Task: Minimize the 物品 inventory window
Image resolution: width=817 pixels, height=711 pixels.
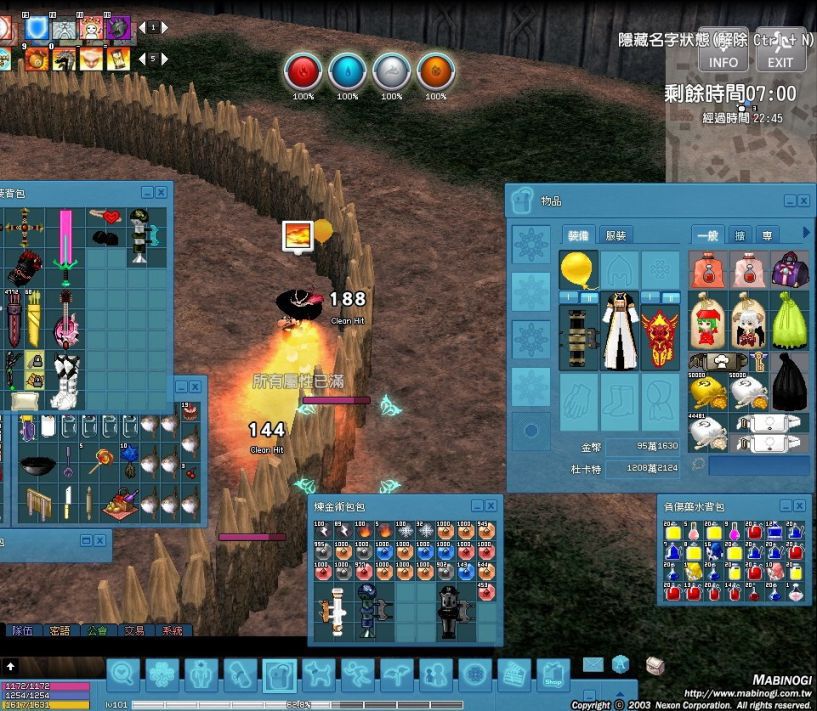Action: click(x=786, y=201)
